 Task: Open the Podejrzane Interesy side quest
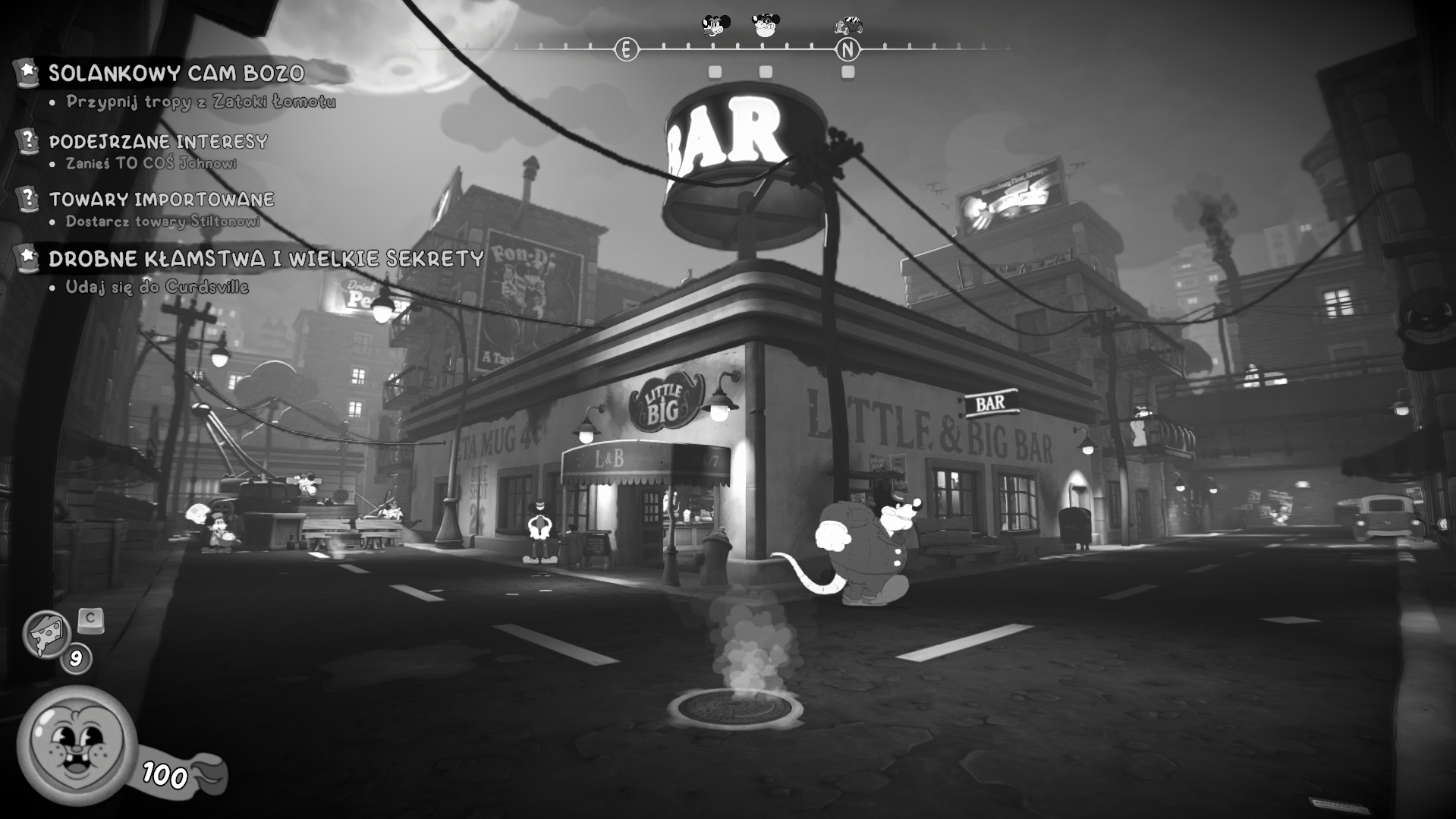[158, 142]
